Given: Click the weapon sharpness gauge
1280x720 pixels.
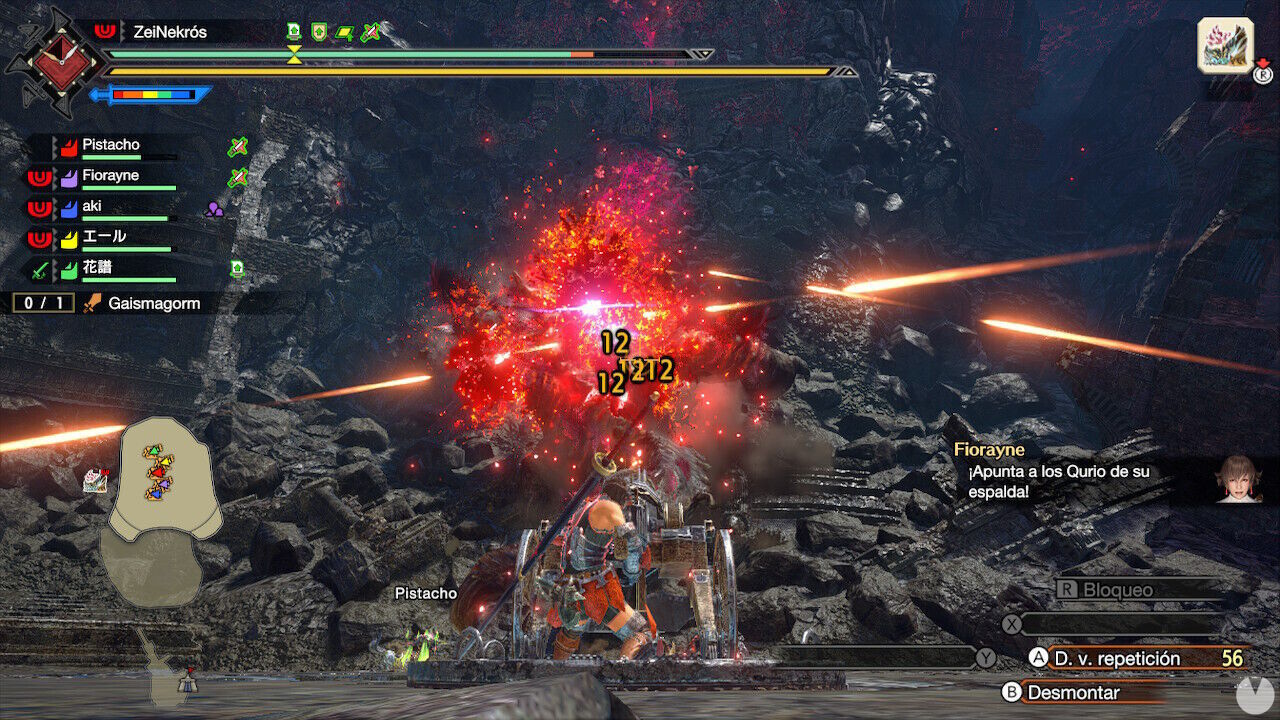Looking at the screenshot, I should 152,95.
